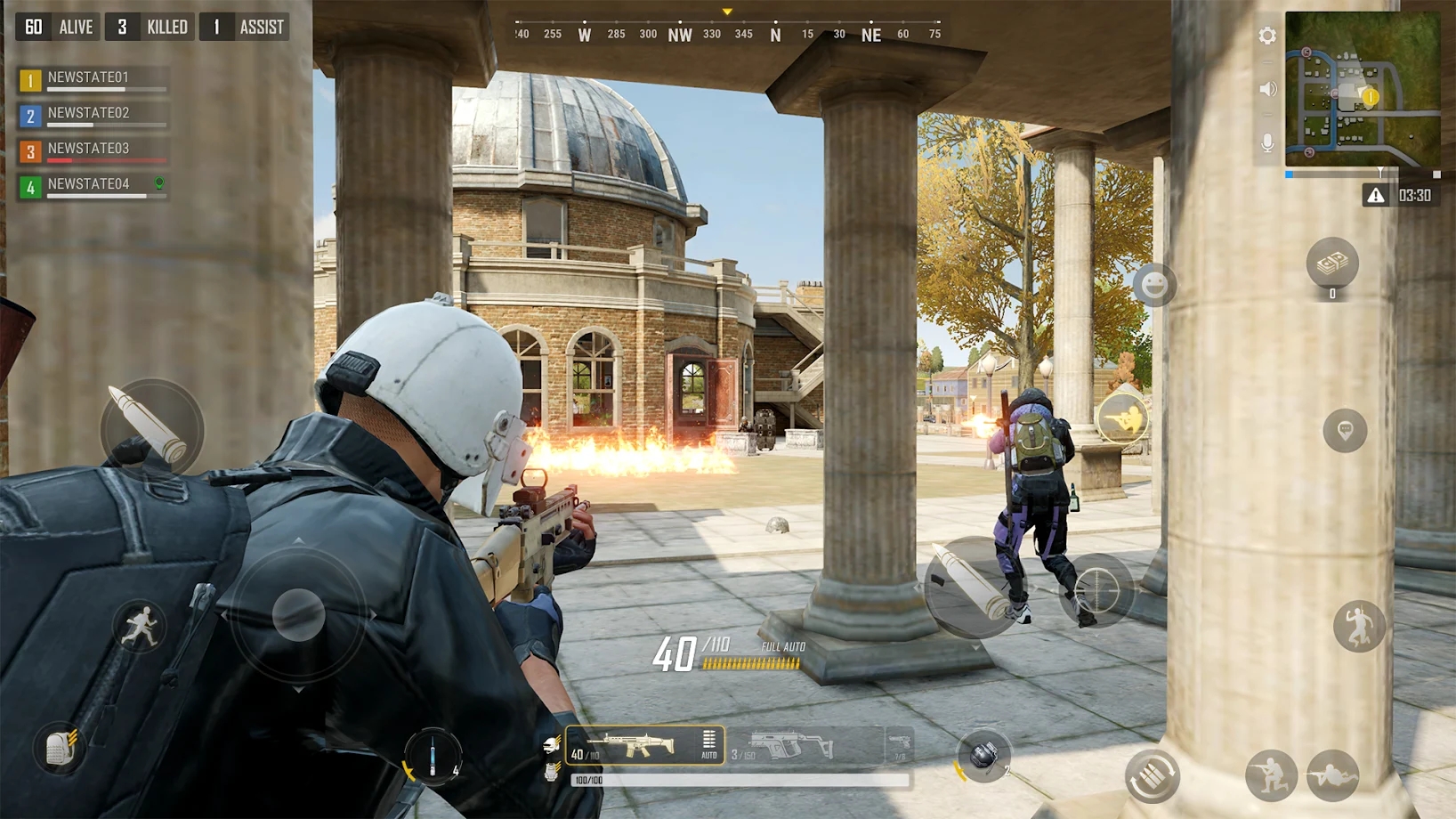
Task: Select the pistol weapon slot
Action: pyautogui.click(x=898, y=744)
